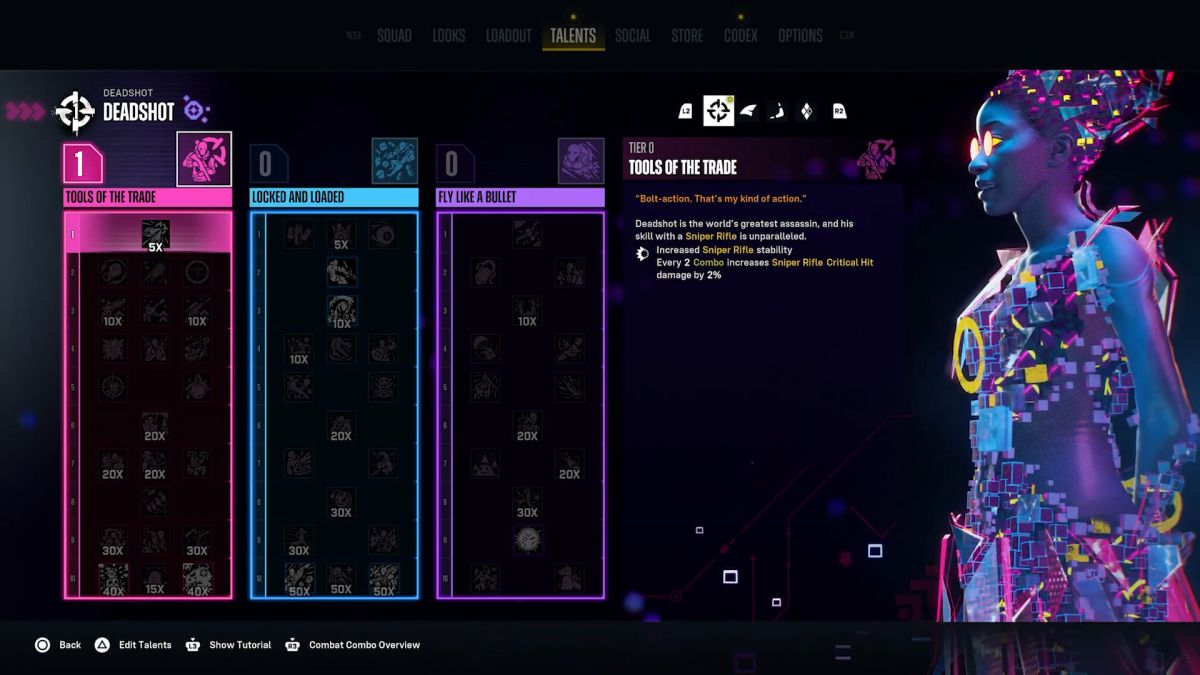This screenshot has height=675, width=1200.
Task: Click the purple Fly Like a Bullet tree icon
Action: coord(580,160)
